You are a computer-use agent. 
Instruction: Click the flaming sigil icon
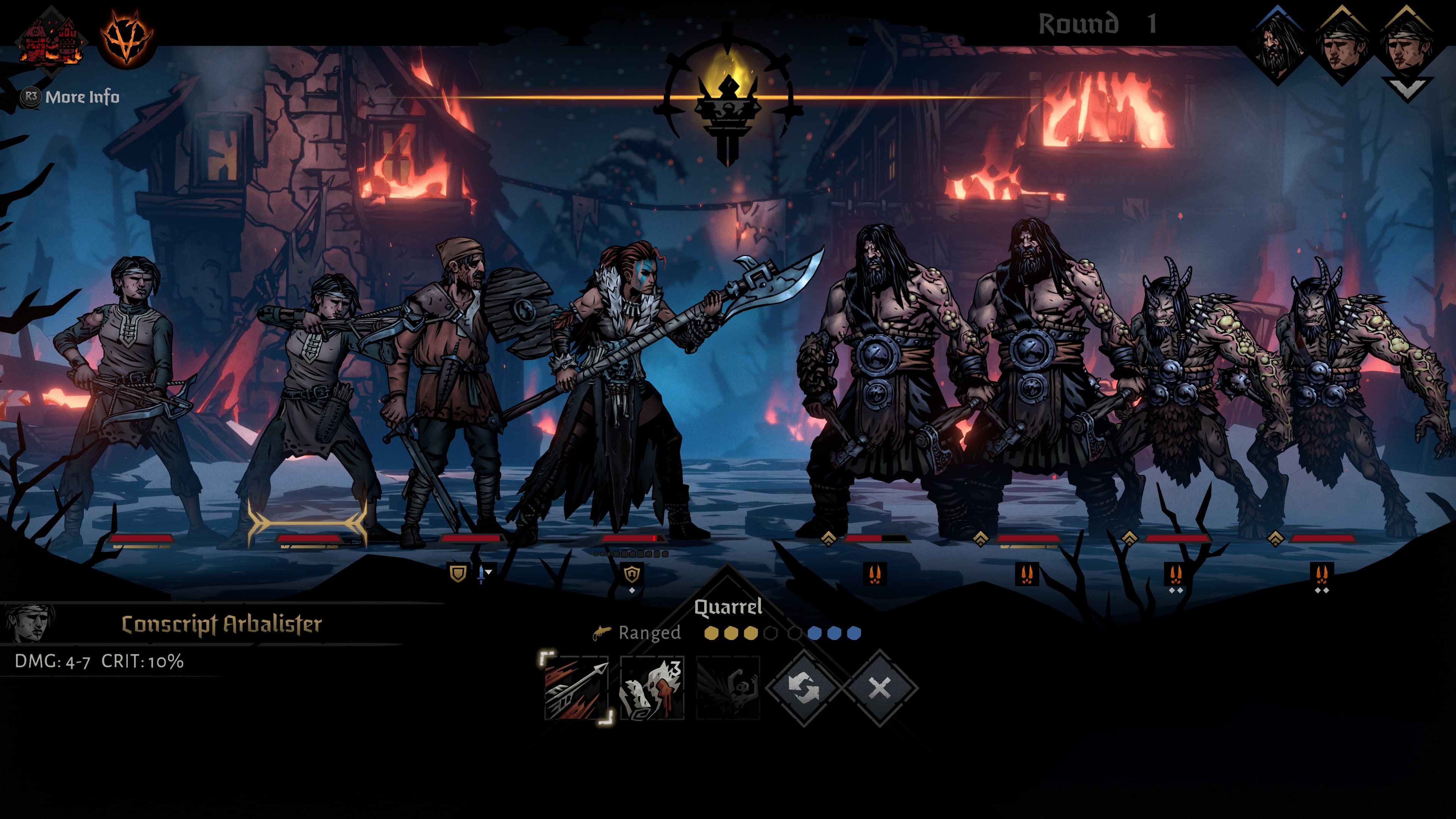pyautogui.click(x=127, y=37)
